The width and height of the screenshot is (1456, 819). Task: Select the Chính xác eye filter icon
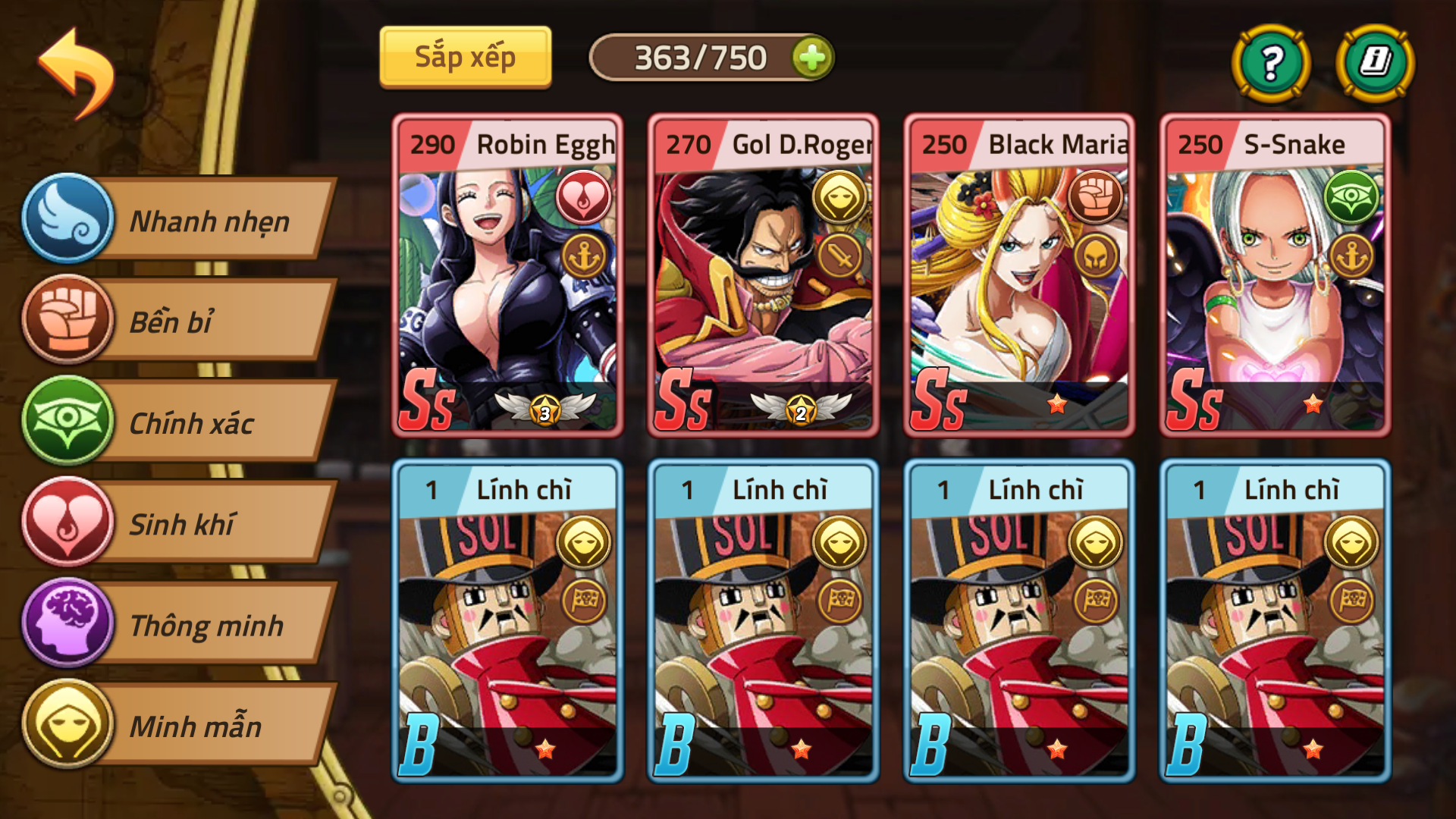[x=67, y=422]
